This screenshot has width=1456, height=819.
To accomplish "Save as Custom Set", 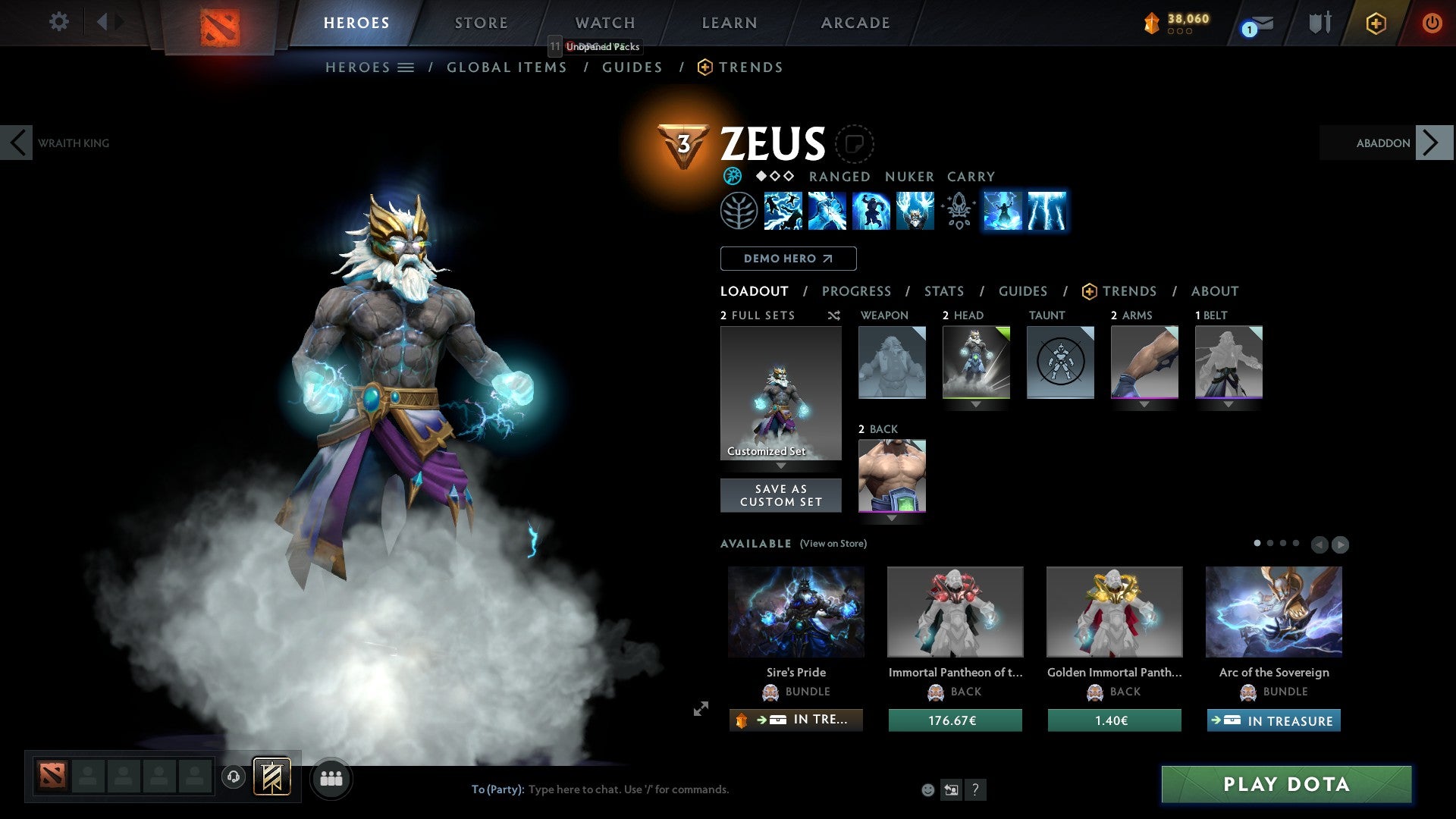I will pyautogui.click(x=780, y=495).
